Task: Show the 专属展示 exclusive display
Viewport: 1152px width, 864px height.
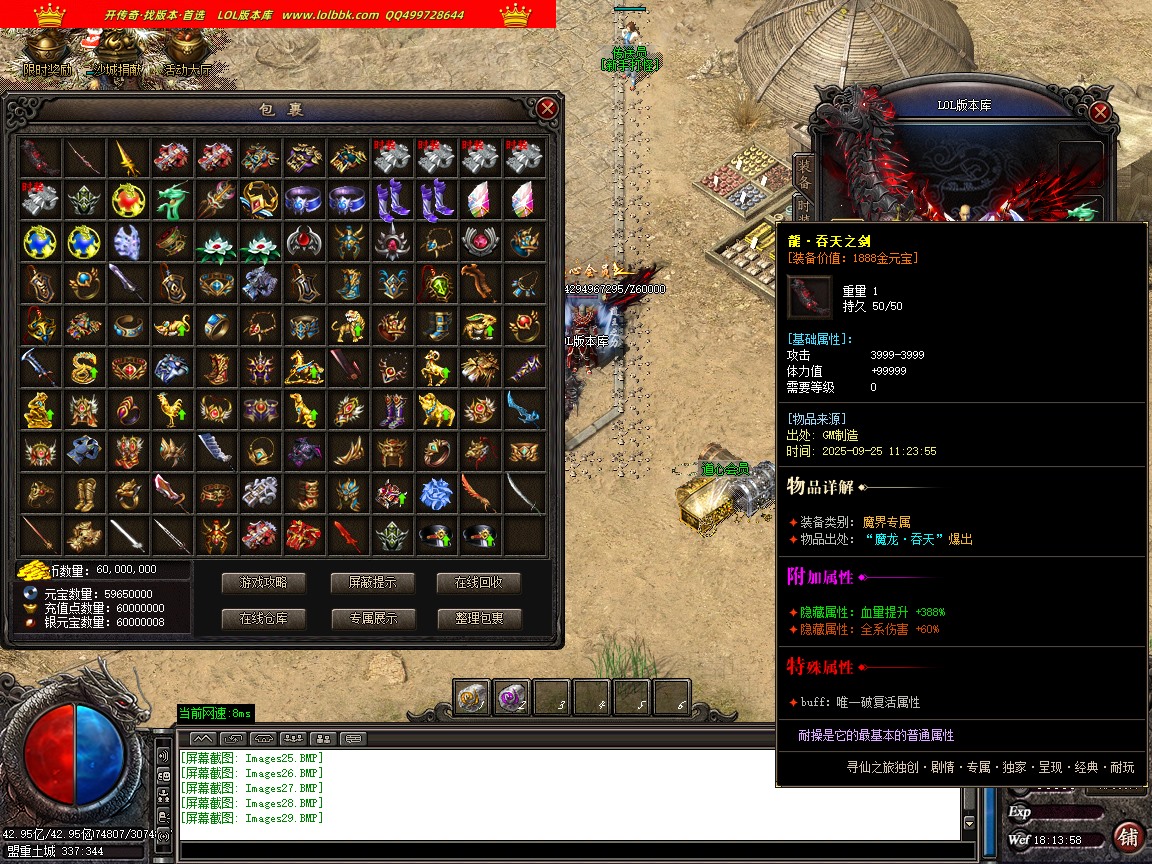Action: coord(372,619)
